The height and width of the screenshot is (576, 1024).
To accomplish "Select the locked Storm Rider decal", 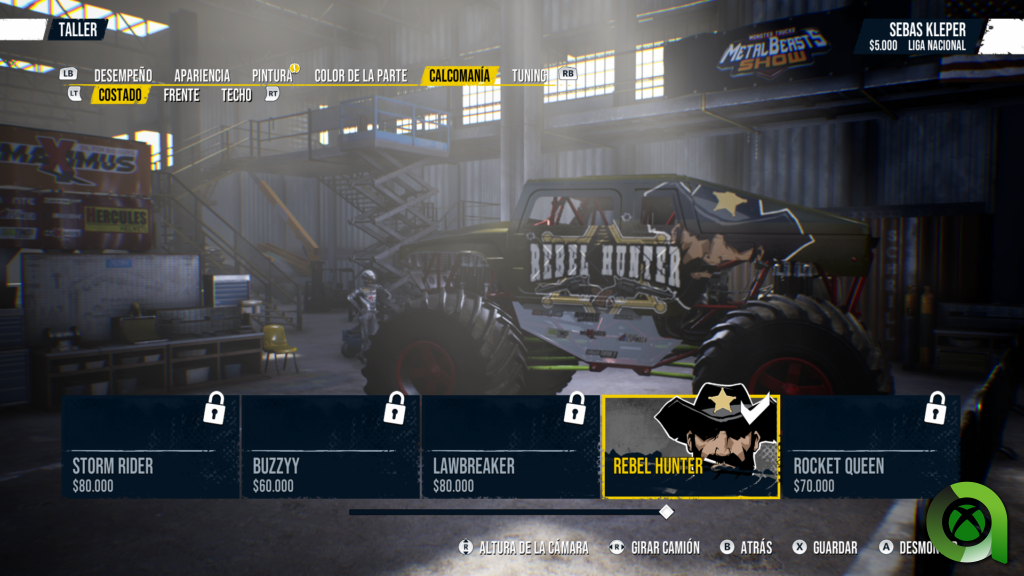I will [x=151, y=446].
